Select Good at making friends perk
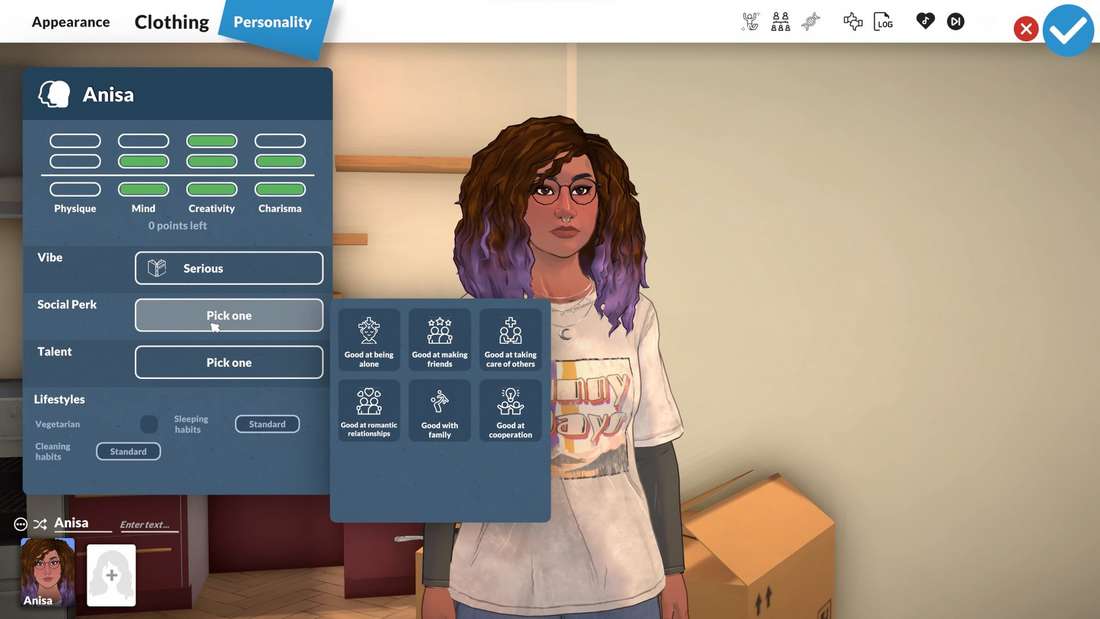 [440, 340]
